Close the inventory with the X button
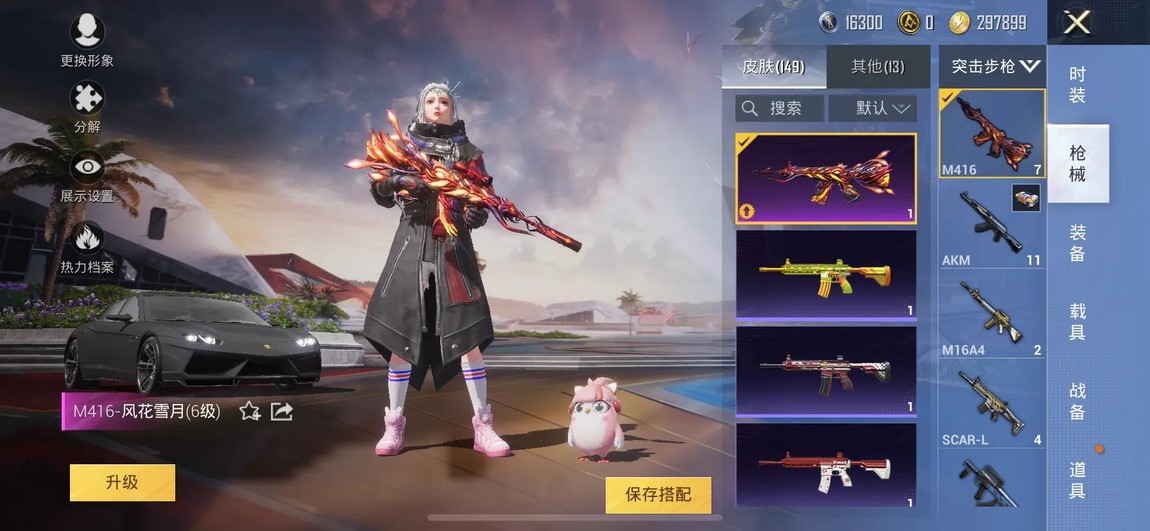Image resolution: width=1150 pixels, height=531 pixels. tap(1076, 22)
